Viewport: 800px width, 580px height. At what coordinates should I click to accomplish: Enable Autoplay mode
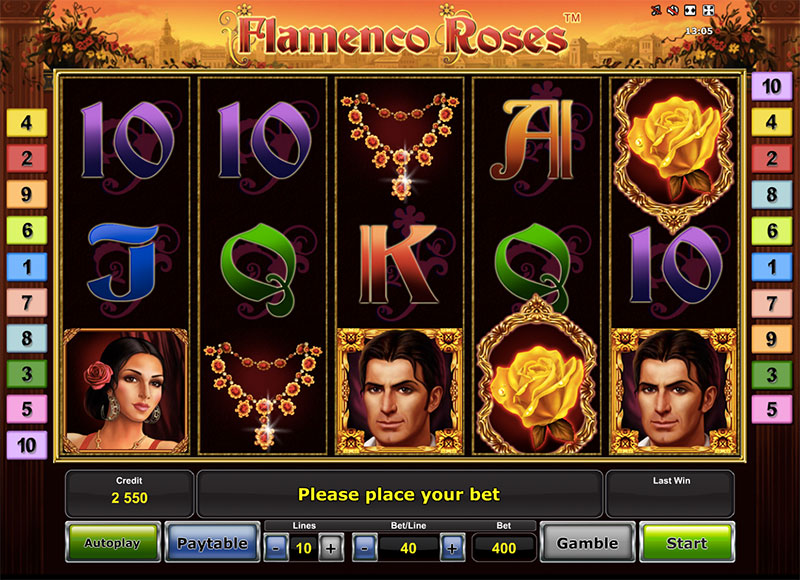pyautogui.click(x=112, y=544)
